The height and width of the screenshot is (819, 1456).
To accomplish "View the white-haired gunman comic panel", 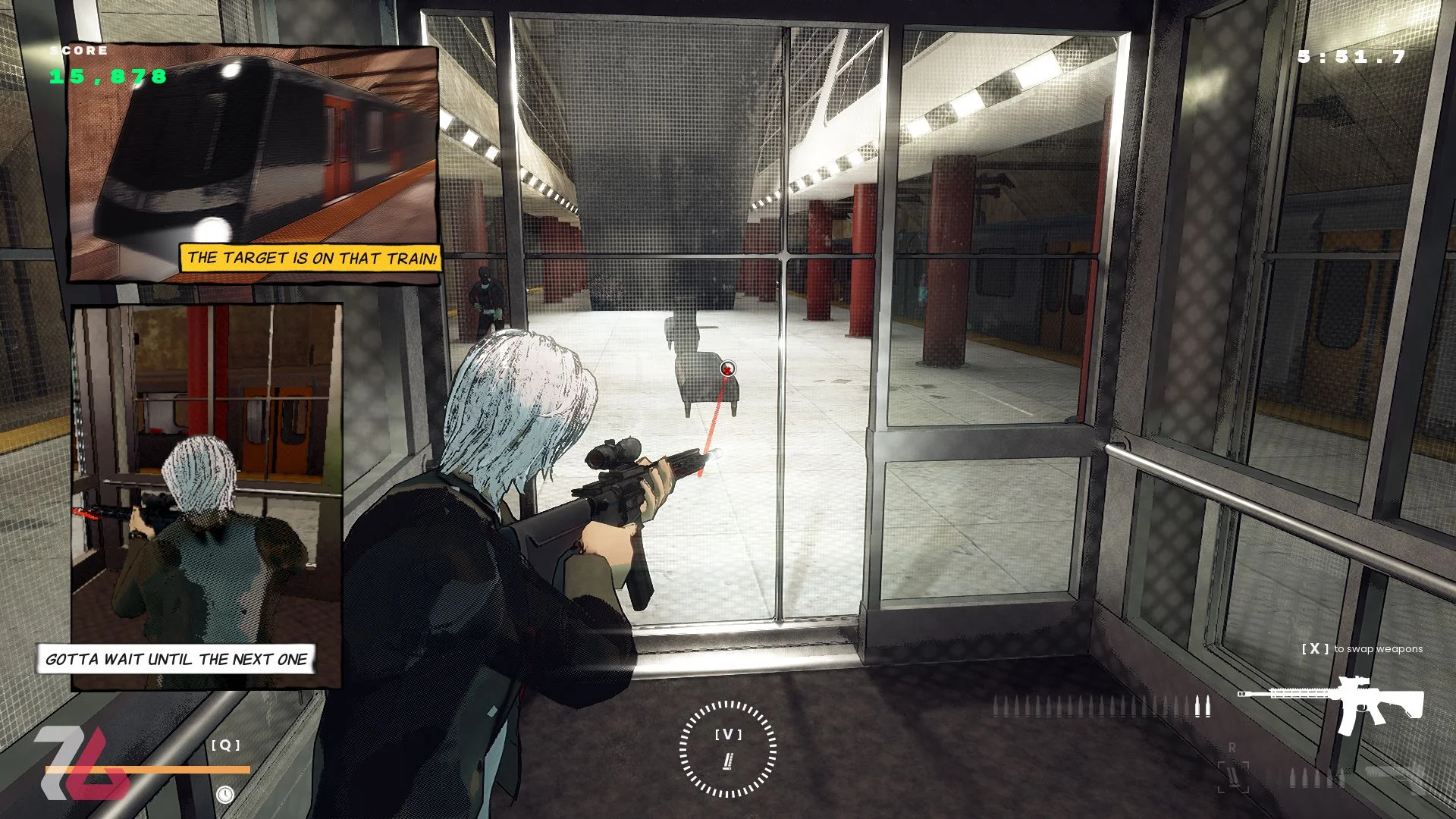I will tap(206, 497).
